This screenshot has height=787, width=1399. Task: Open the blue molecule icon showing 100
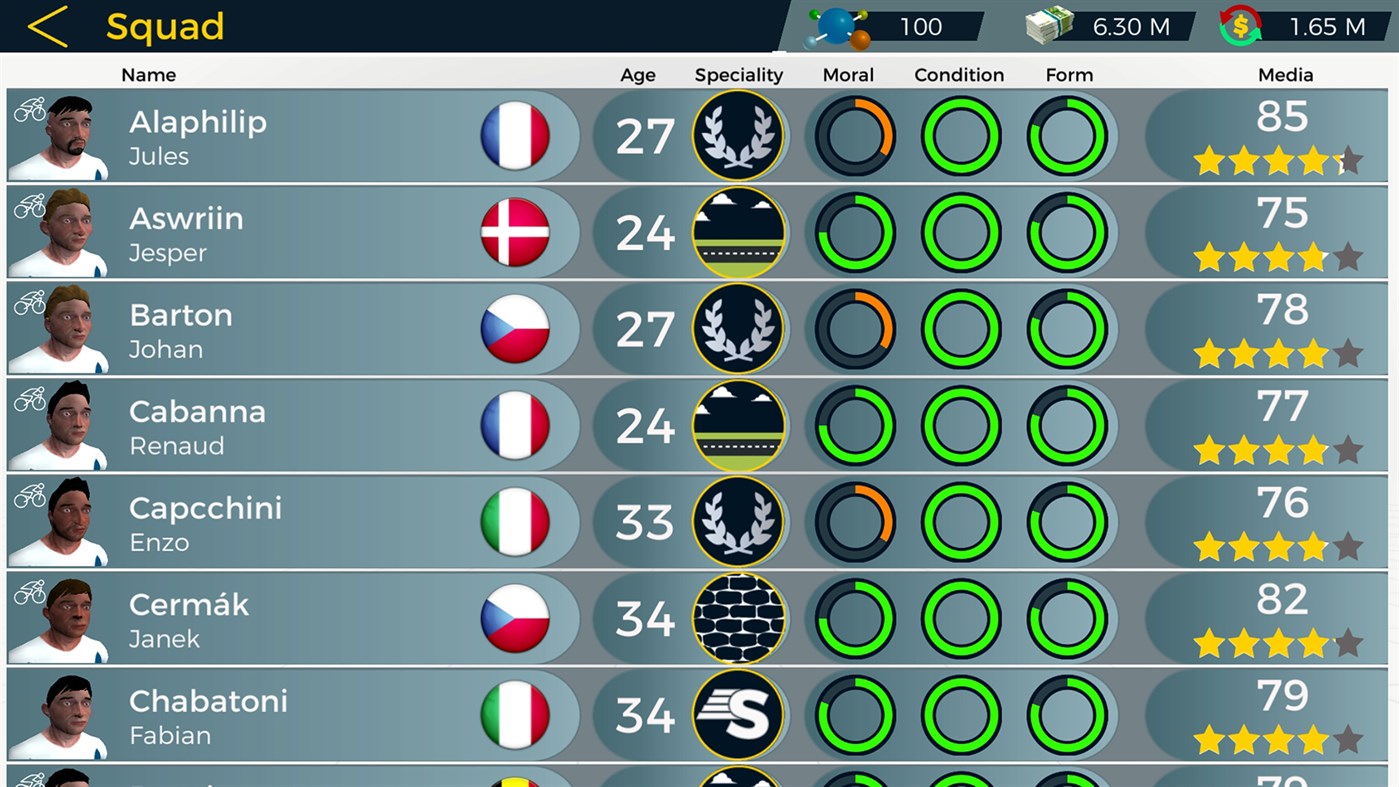[842, 26]
